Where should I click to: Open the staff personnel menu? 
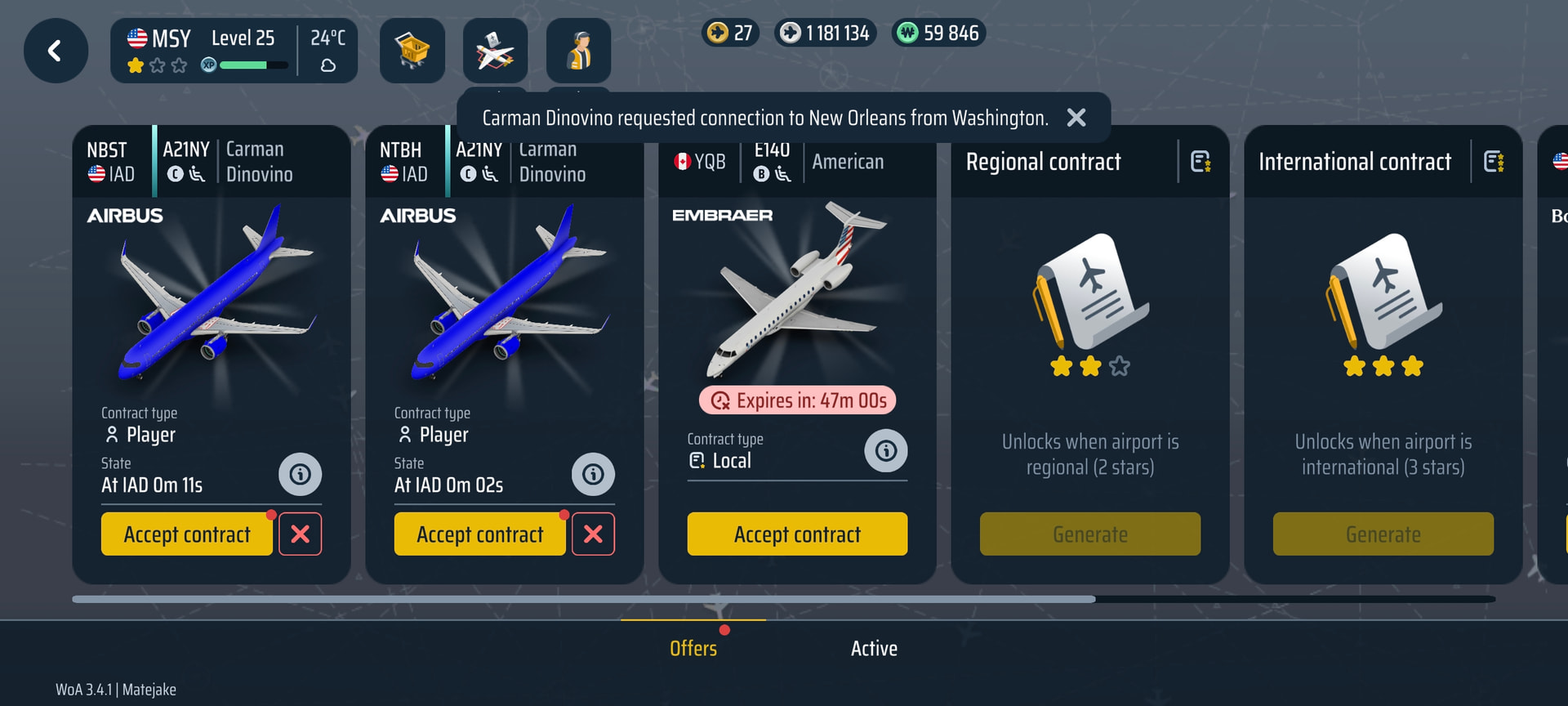[x=578, y=51]
